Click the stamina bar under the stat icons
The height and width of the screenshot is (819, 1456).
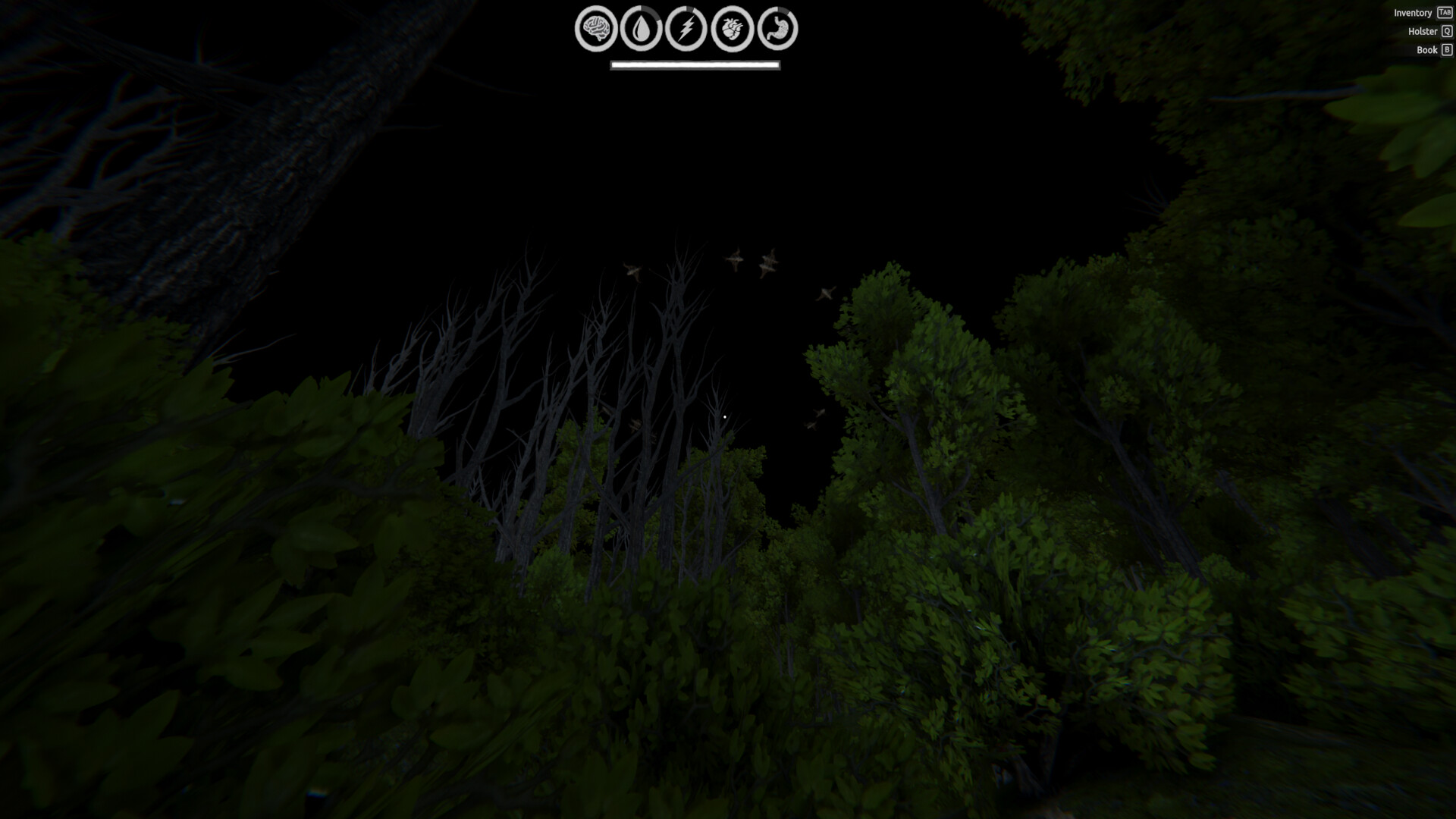coord(695,65)
